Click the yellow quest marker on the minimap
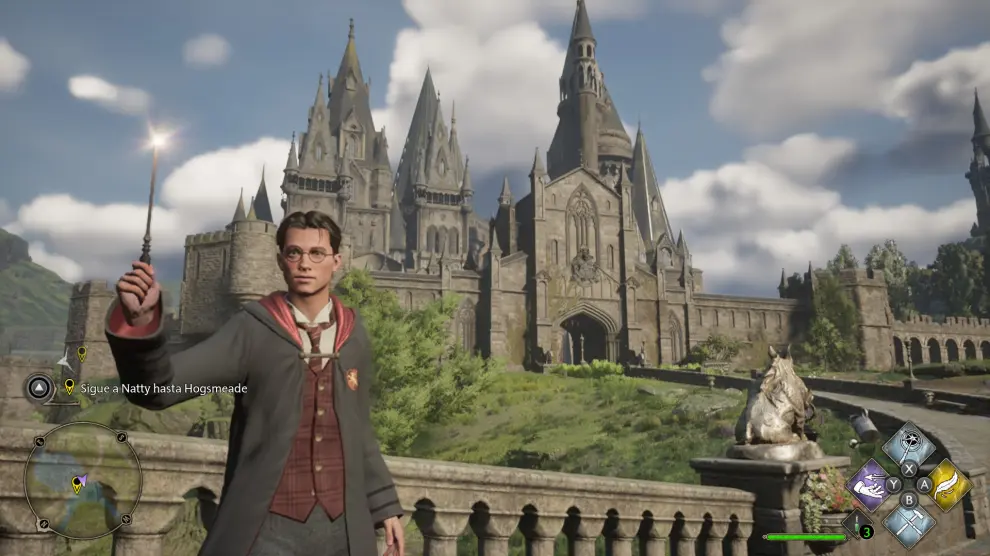This screenshot has height=556, width=990. click(x=76, y=485)
